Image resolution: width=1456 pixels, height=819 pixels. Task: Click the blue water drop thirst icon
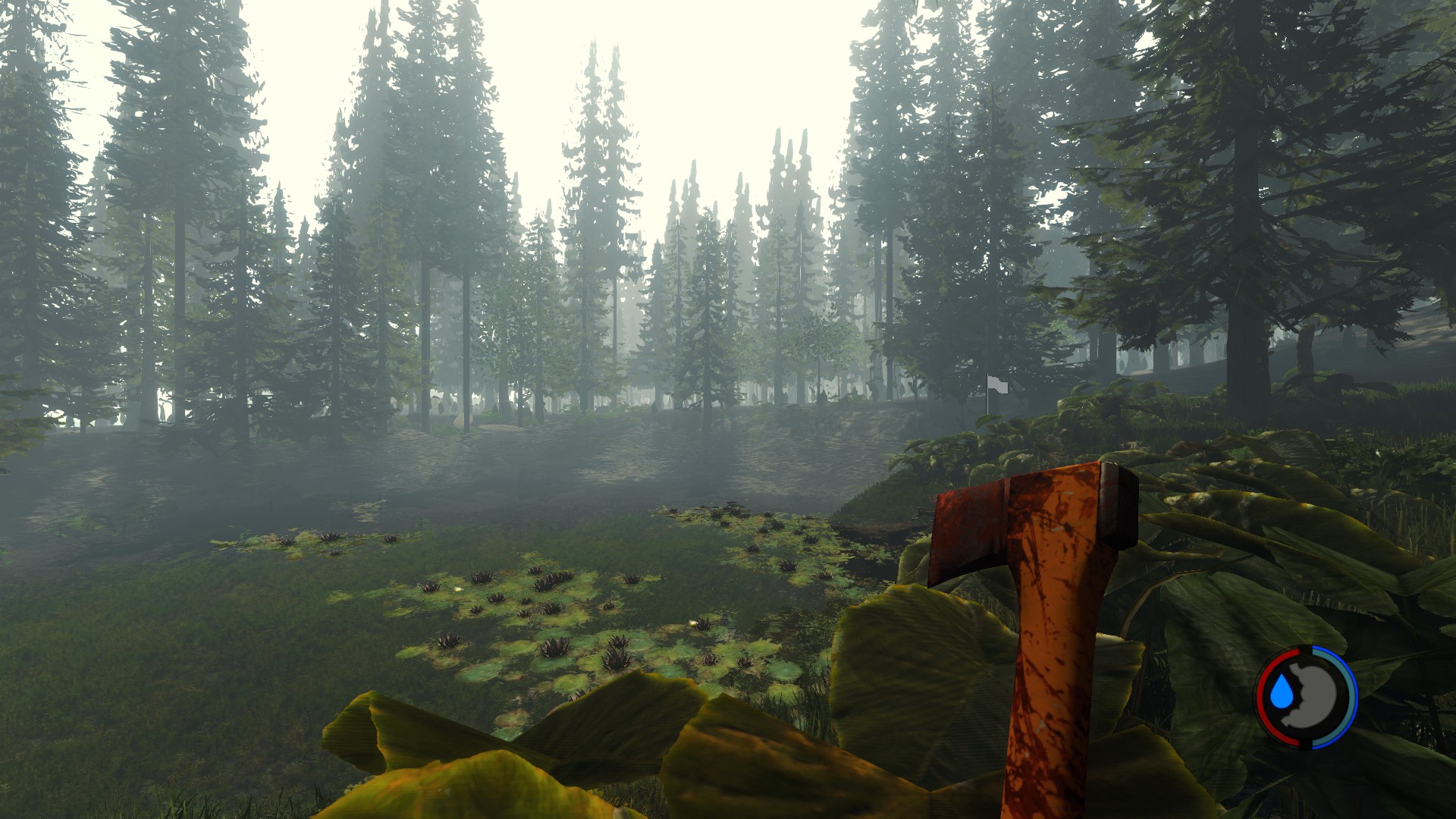click(x=1281, y=692)
